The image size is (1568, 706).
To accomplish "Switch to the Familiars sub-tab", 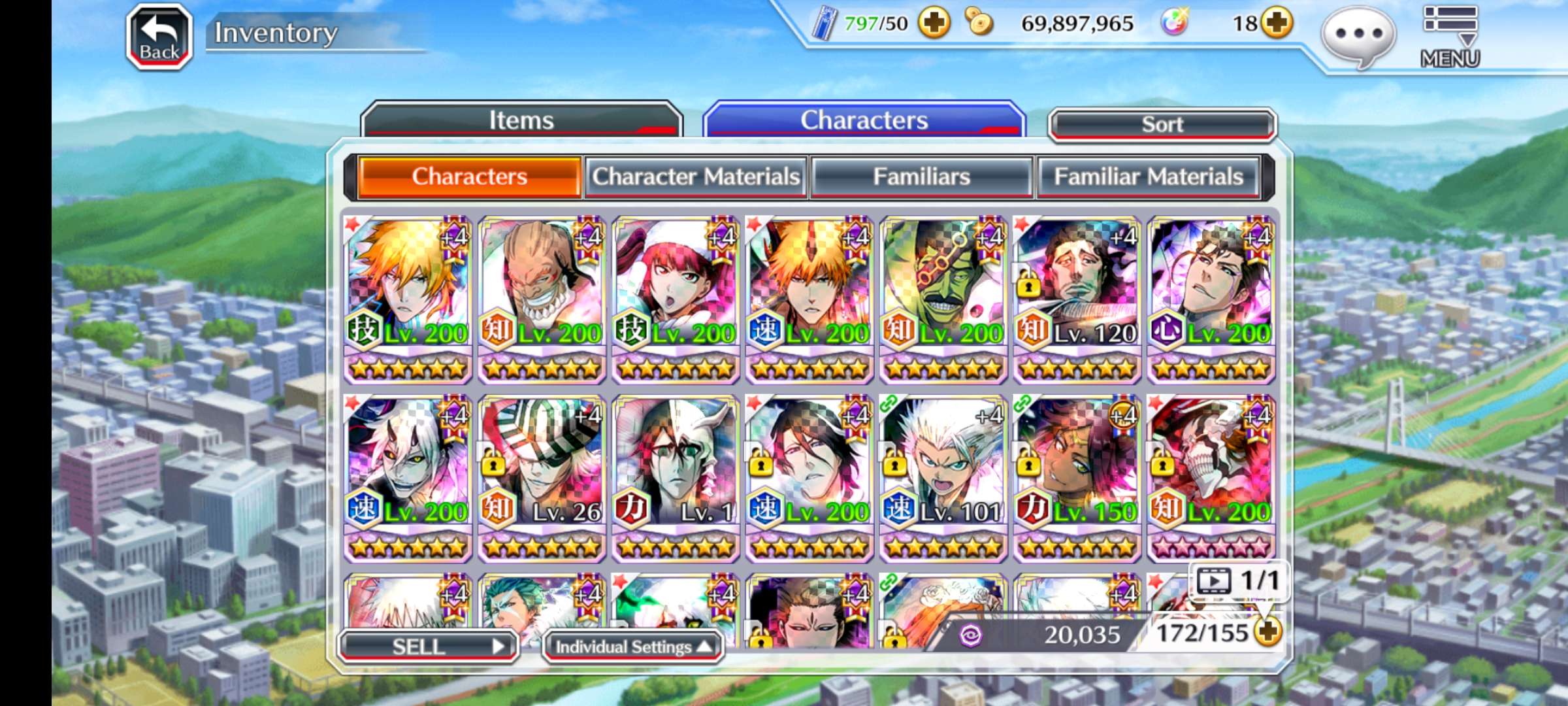I will tap(921, 176).
